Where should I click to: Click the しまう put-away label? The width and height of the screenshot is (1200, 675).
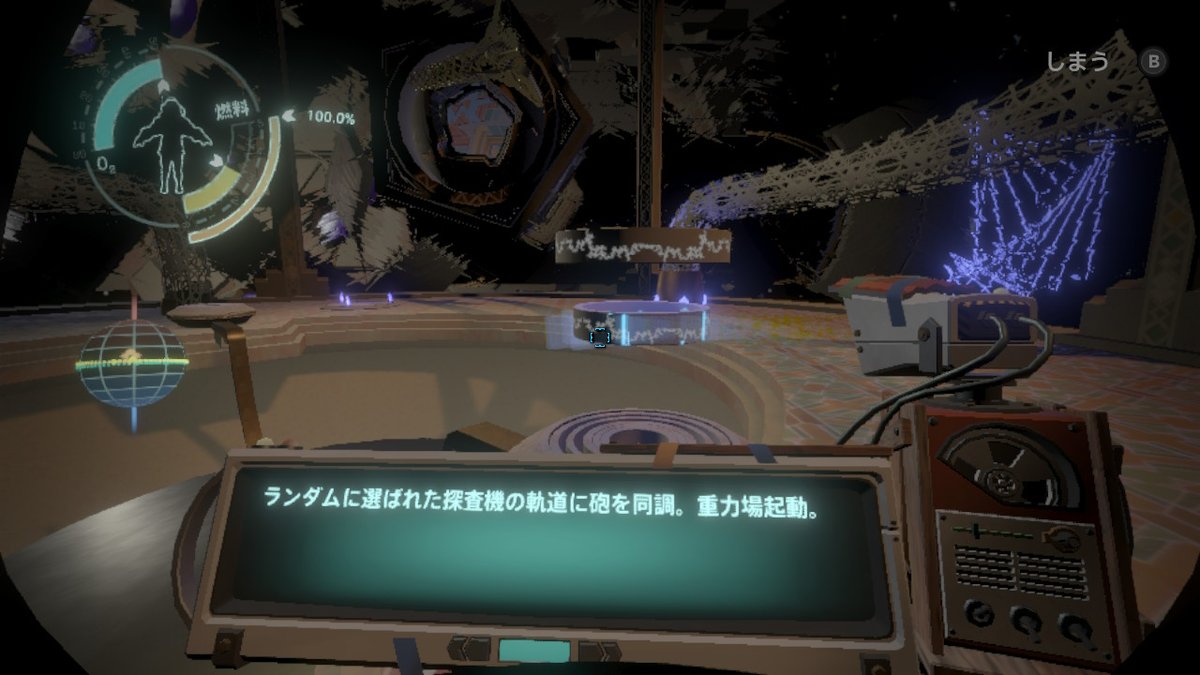point(1077,62)
